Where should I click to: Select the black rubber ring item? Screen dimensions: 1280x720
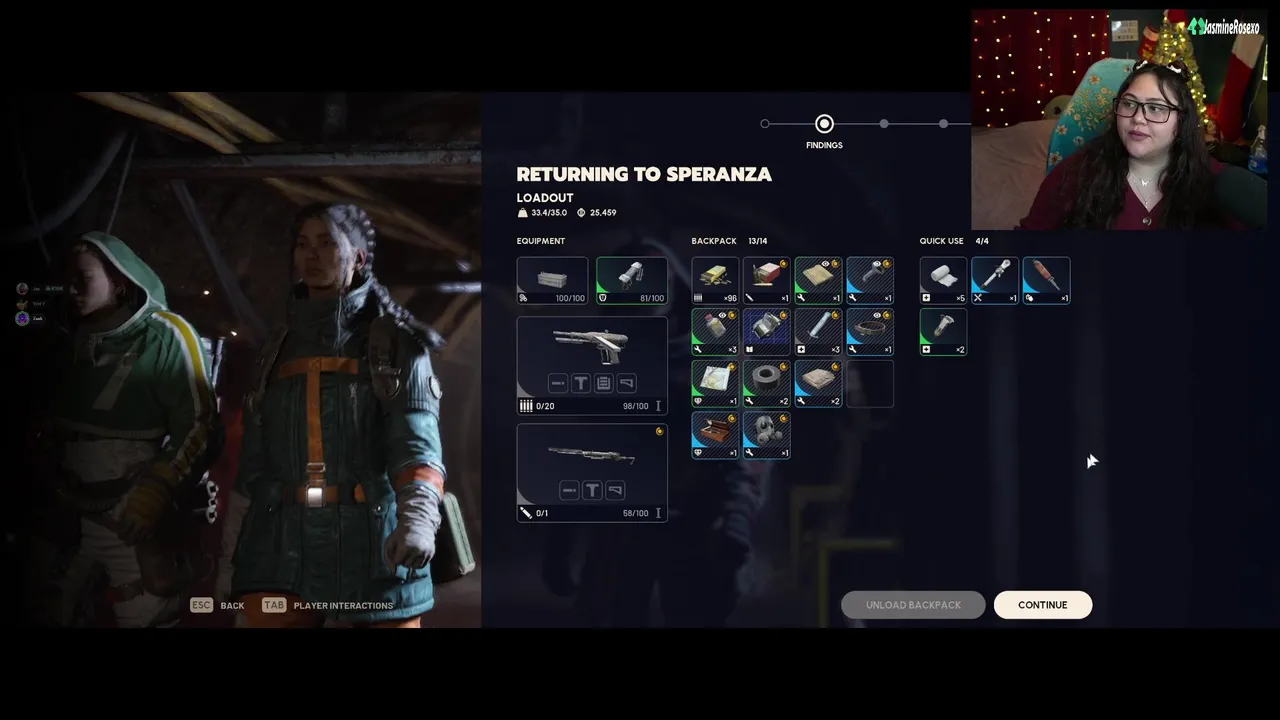[x=767, y=384]
